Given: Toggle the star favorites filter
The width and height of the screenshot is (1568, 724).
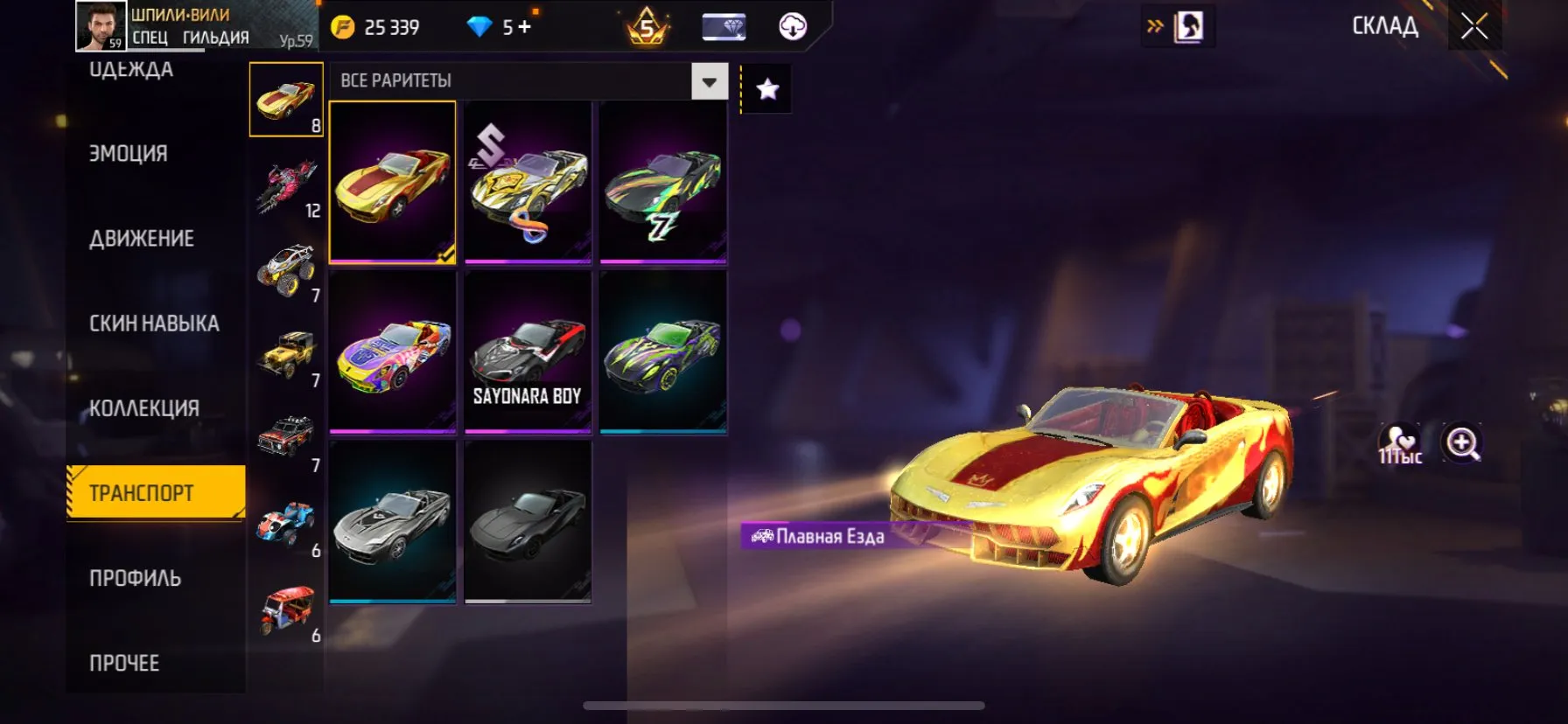Looking at the screenshot, I should click(x=767, y=88).
